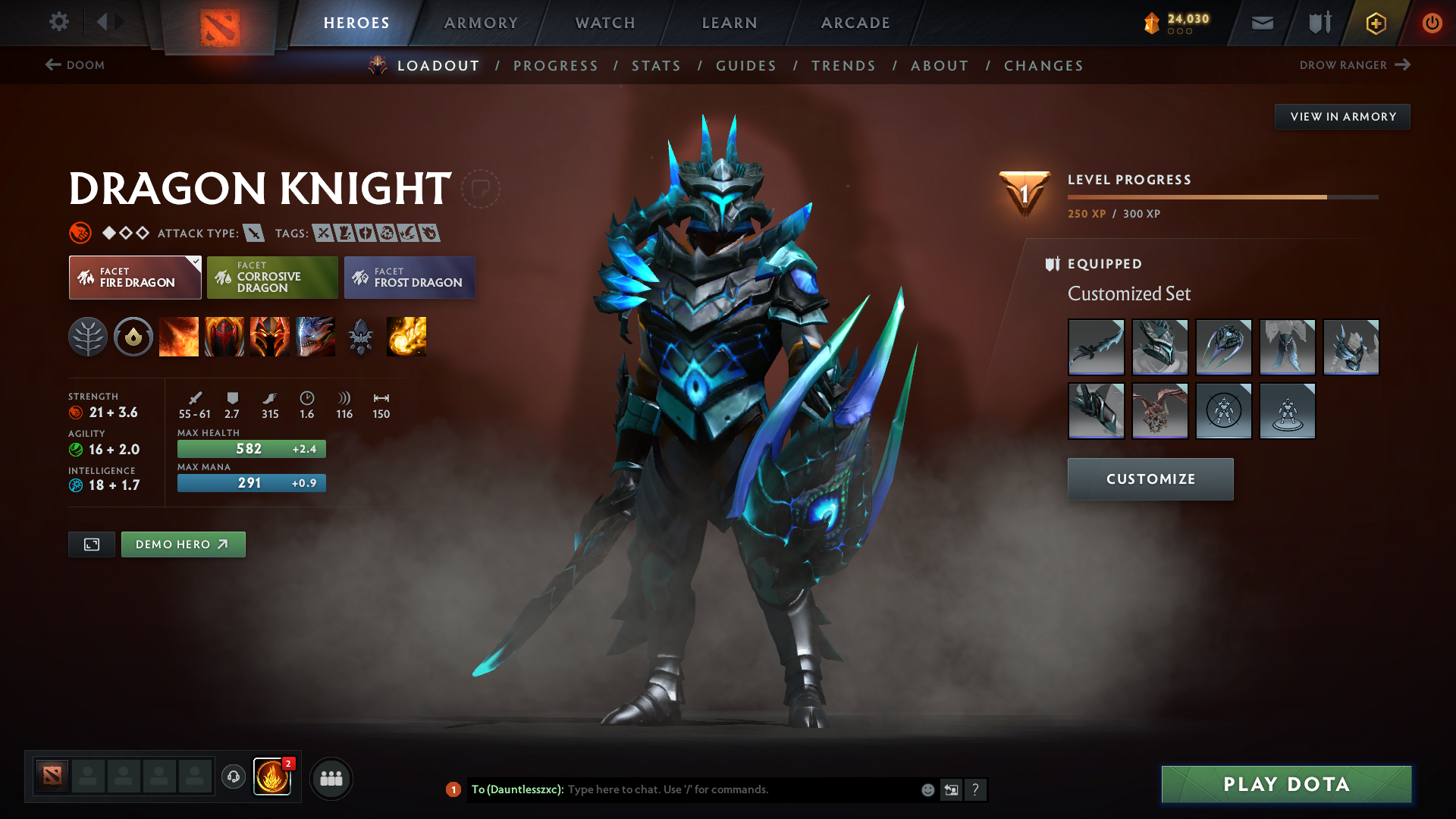Viewport: 1456px width, 819px height.
Task: Select the Corrosive Dragon facet
Action: point(271,278)
